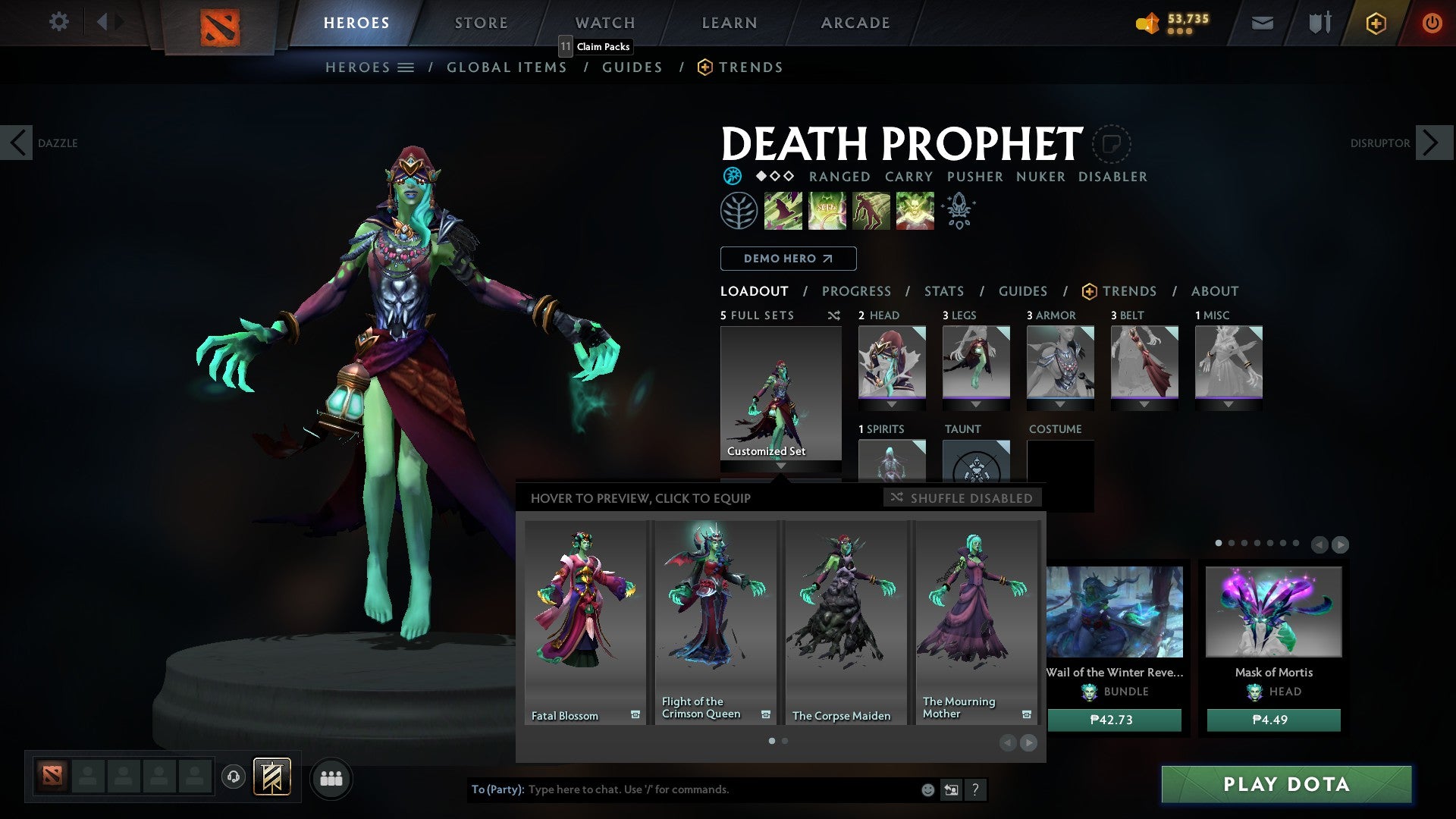Open the ARCADE menu item
The image size is (1456, 819).
tap(855, 23)
